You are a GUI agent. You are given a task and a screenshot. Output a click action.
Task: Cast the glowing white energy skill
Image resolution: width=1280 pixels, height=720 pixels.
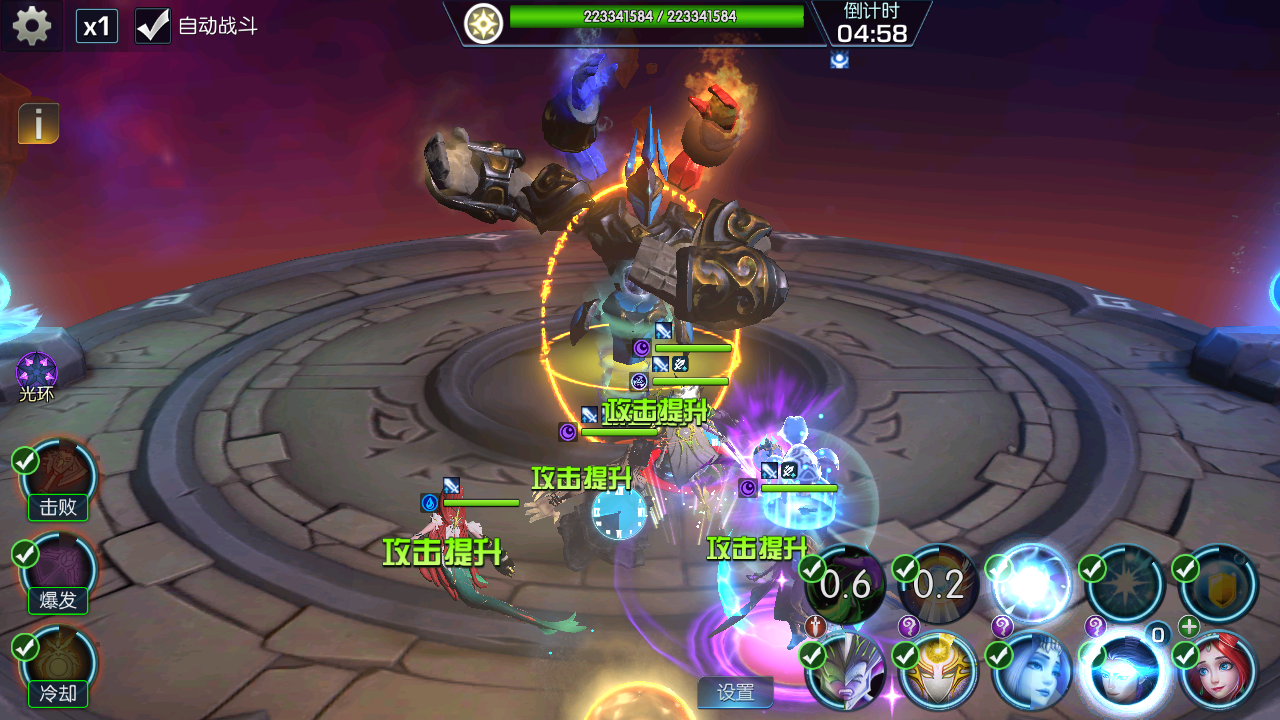point(1031,587)
